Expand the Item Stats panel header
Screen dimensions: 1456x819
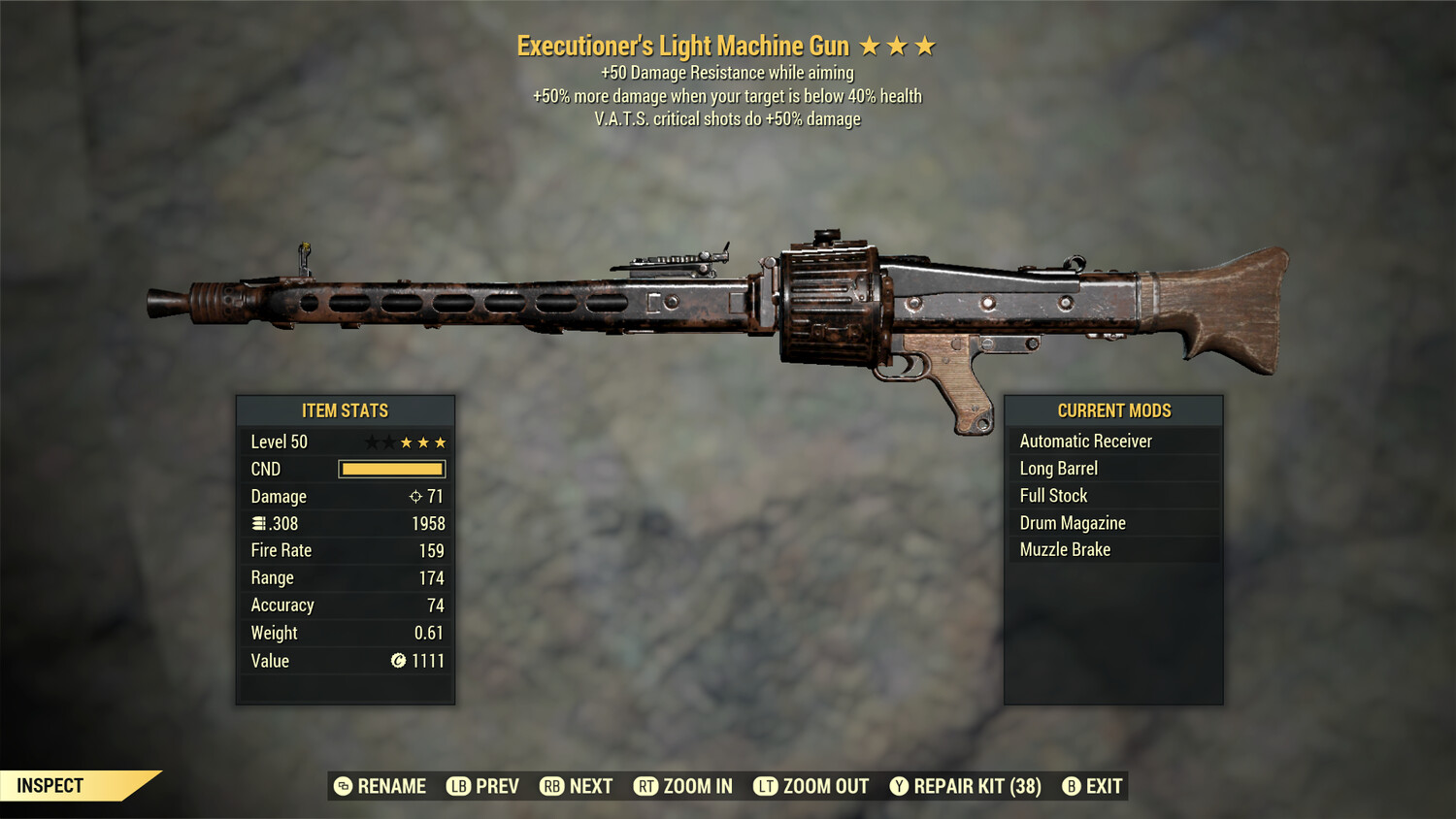tap(345, 409)
